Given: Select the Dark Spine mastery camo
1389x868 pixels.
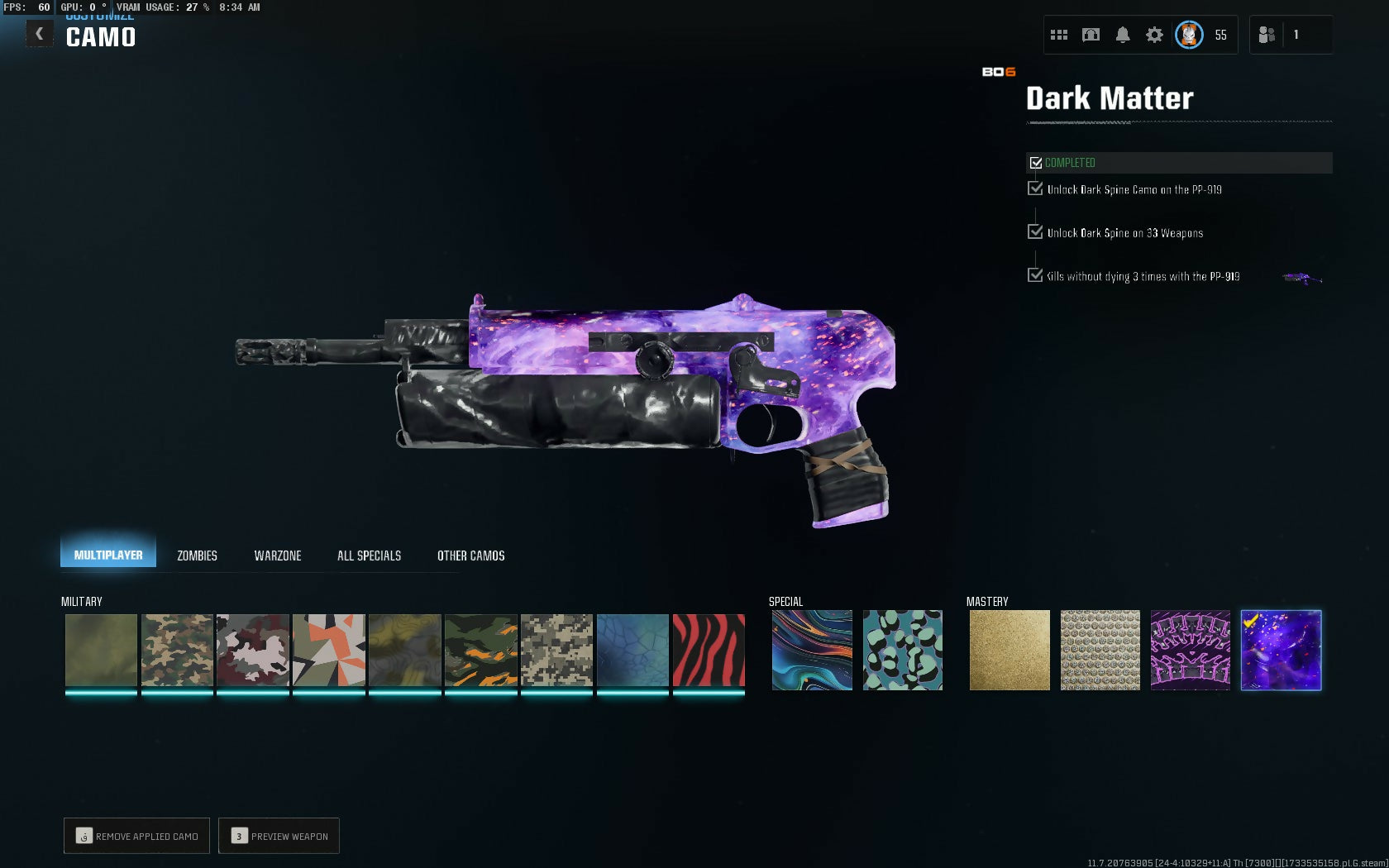Looking at the screenshot, I should 1191,651.
